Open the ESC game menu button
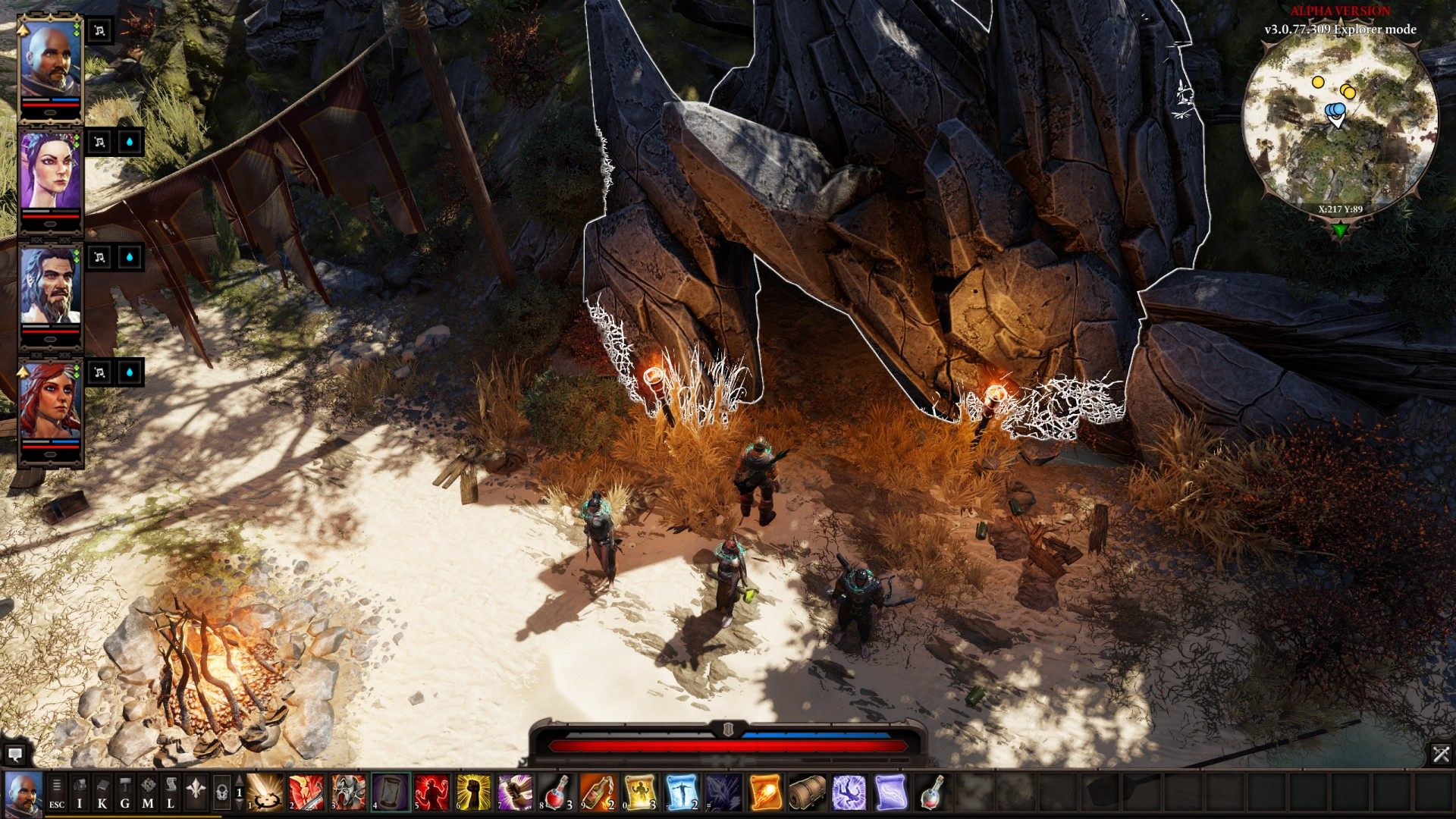The height and width of the screenshot is (819, 1456). (57, 793)
